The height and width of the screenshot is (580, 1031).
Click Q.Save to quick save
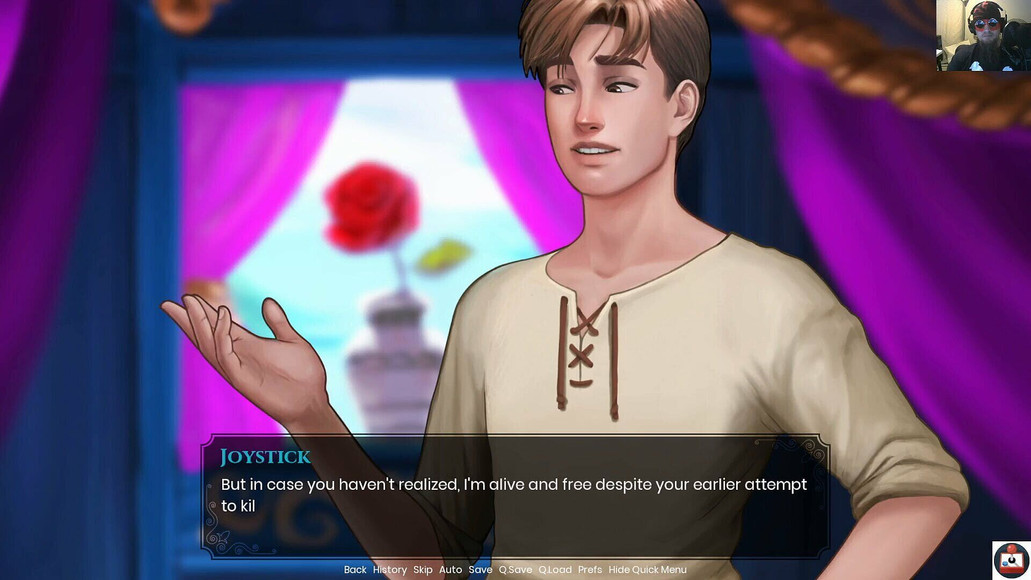coord(516,570)
